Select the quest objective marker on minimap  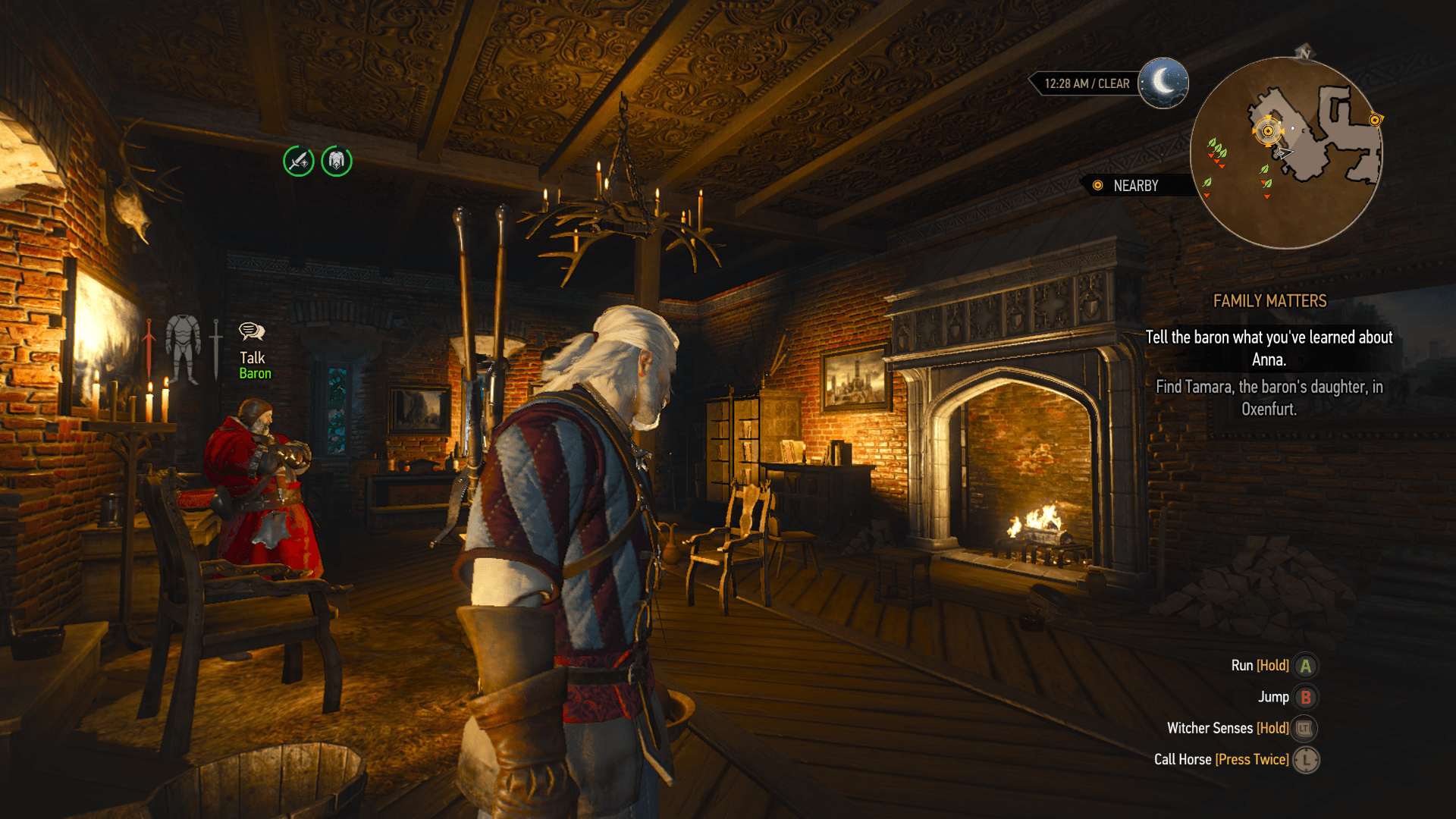tap(1268, 131)
